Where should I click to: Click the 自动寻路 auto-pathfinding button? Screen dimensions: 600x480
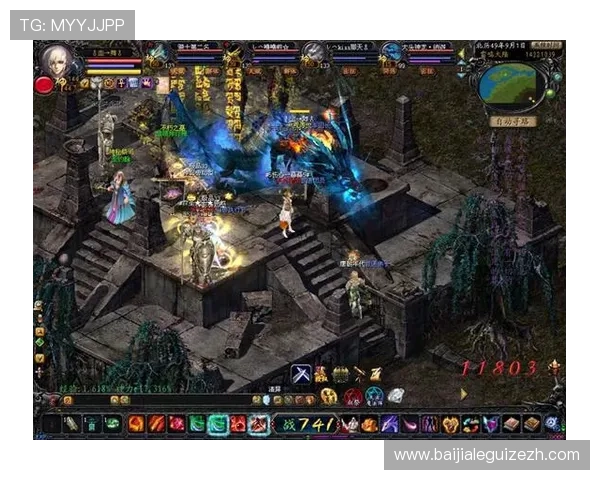[513, 121]
